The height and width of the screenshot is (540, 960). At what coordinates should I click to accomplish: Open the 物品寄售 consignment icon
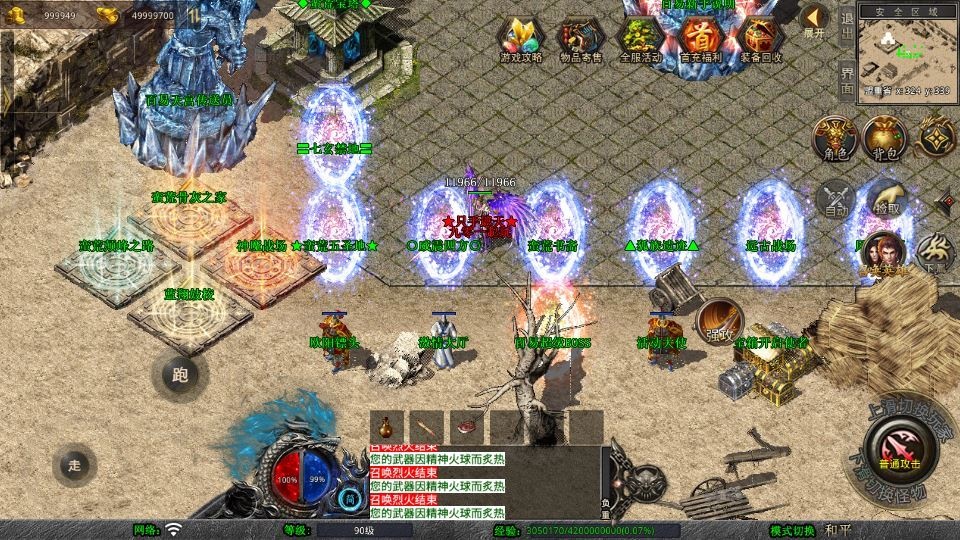coord(580,40)
